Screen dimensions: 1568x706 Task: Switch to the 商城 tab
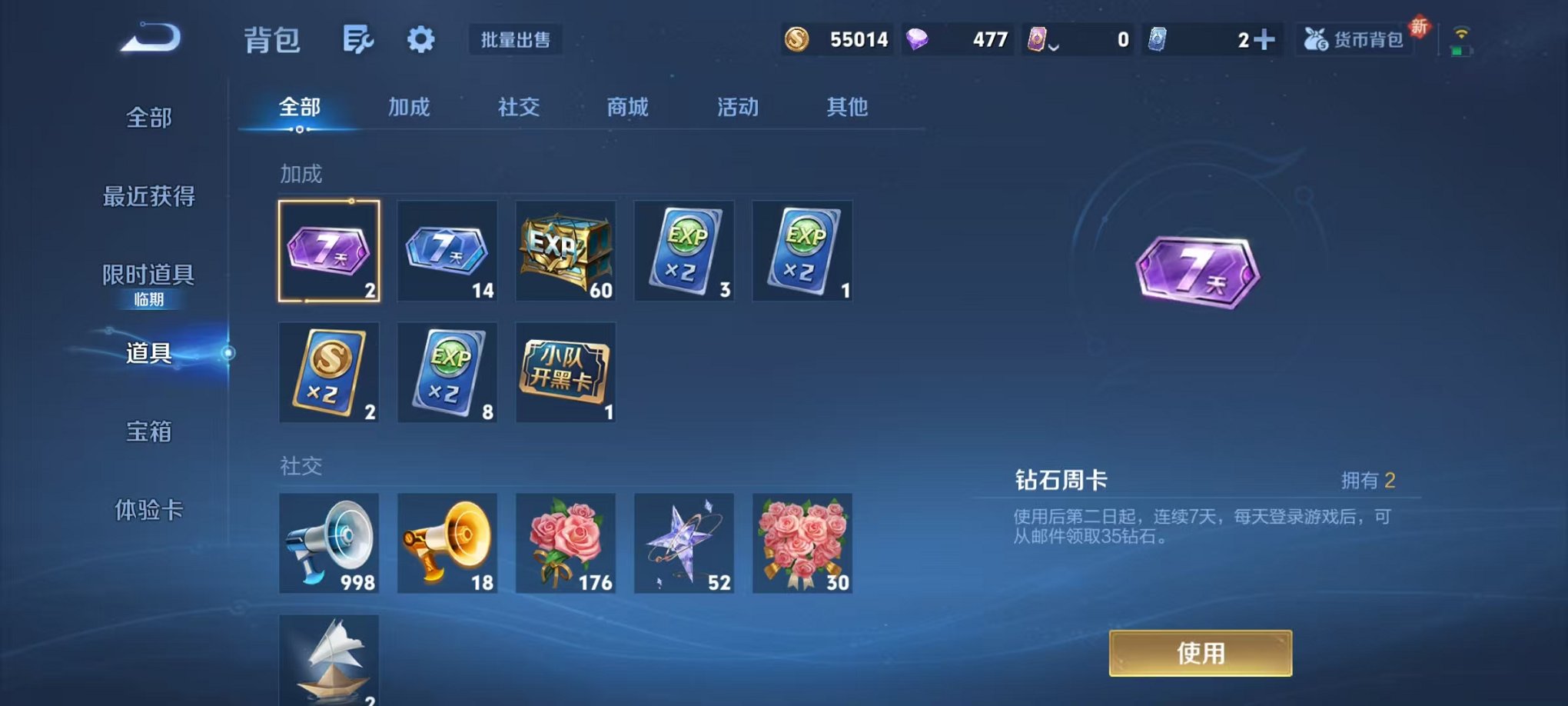click(x=626, y=108)
